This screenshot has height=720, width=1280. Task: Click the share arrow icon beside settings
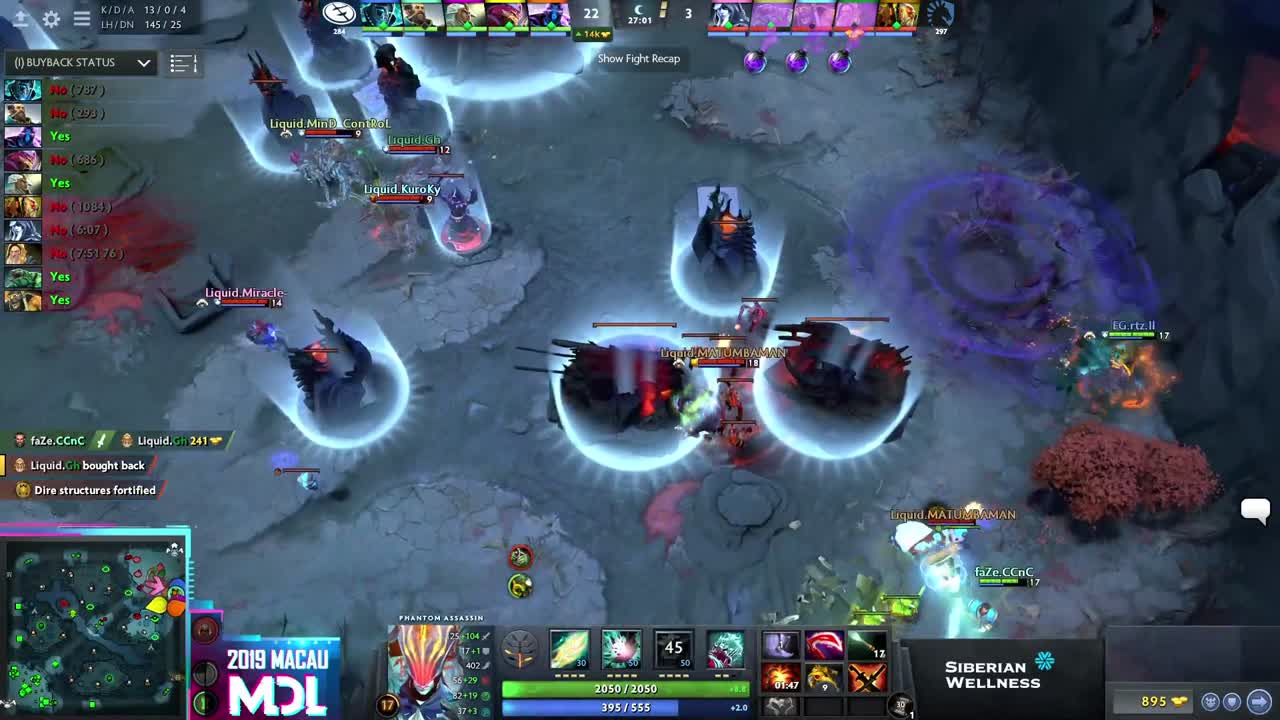21,20
